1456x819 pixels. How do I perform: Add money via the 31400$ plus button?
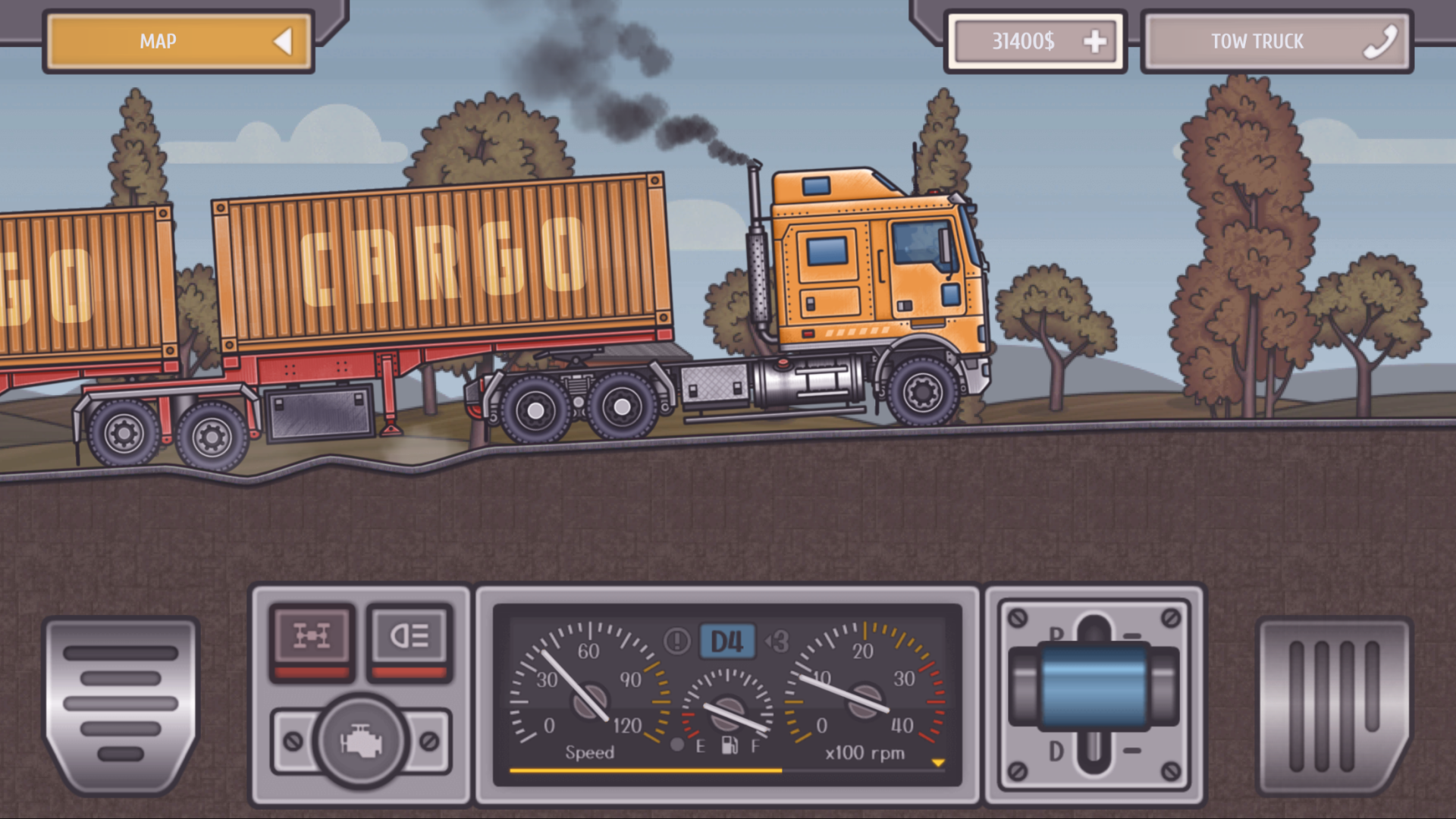tap(1094, 41)
